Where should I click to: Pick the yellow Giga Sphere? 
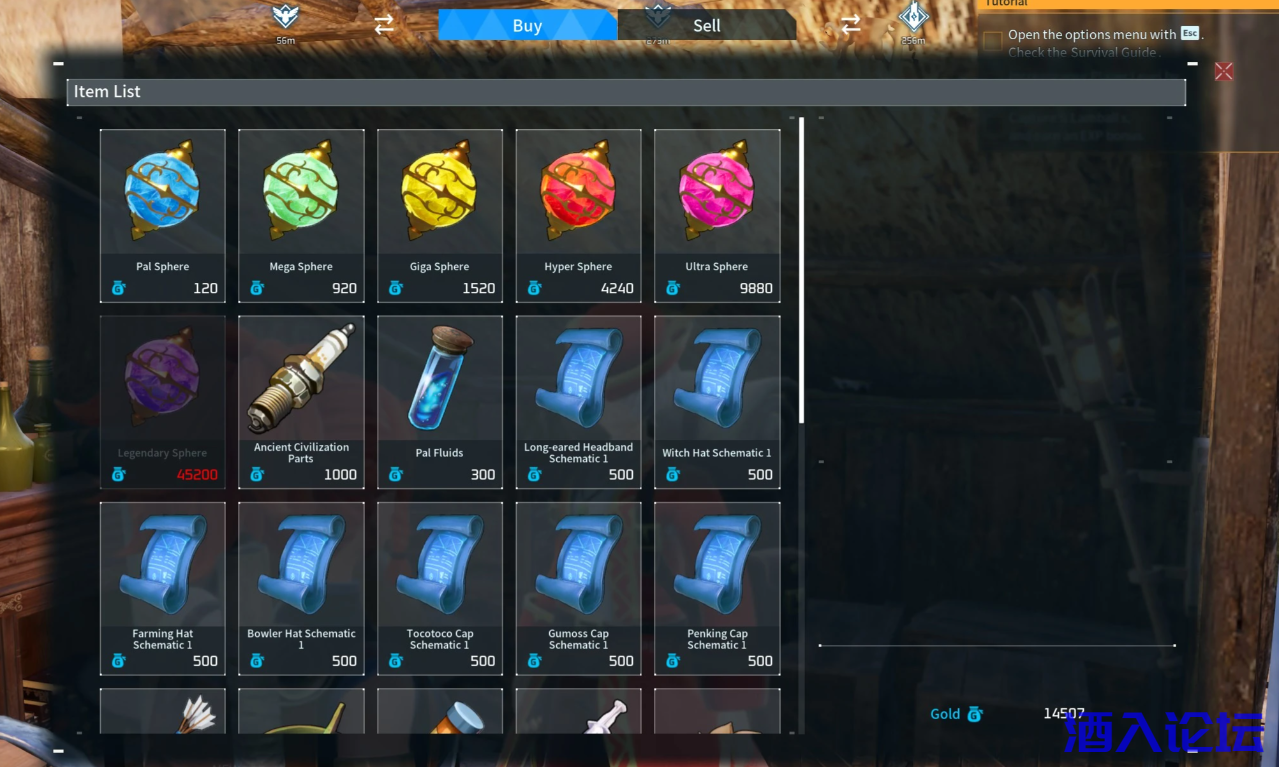pos(440,215)
